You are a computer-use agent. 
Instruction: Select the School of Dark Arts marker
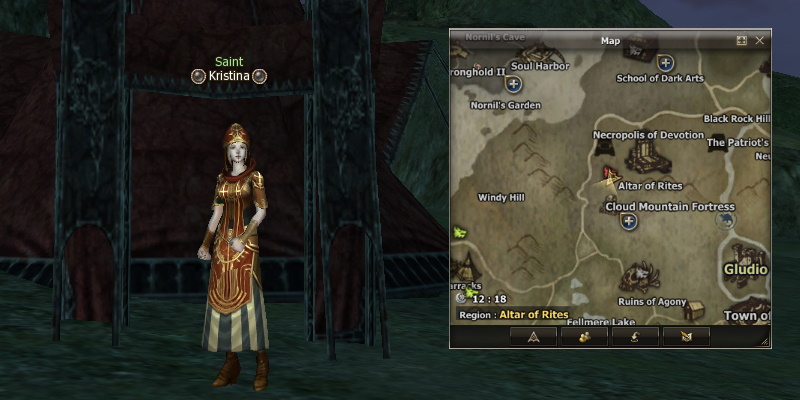pyautogui.click(x=665, y=63)
